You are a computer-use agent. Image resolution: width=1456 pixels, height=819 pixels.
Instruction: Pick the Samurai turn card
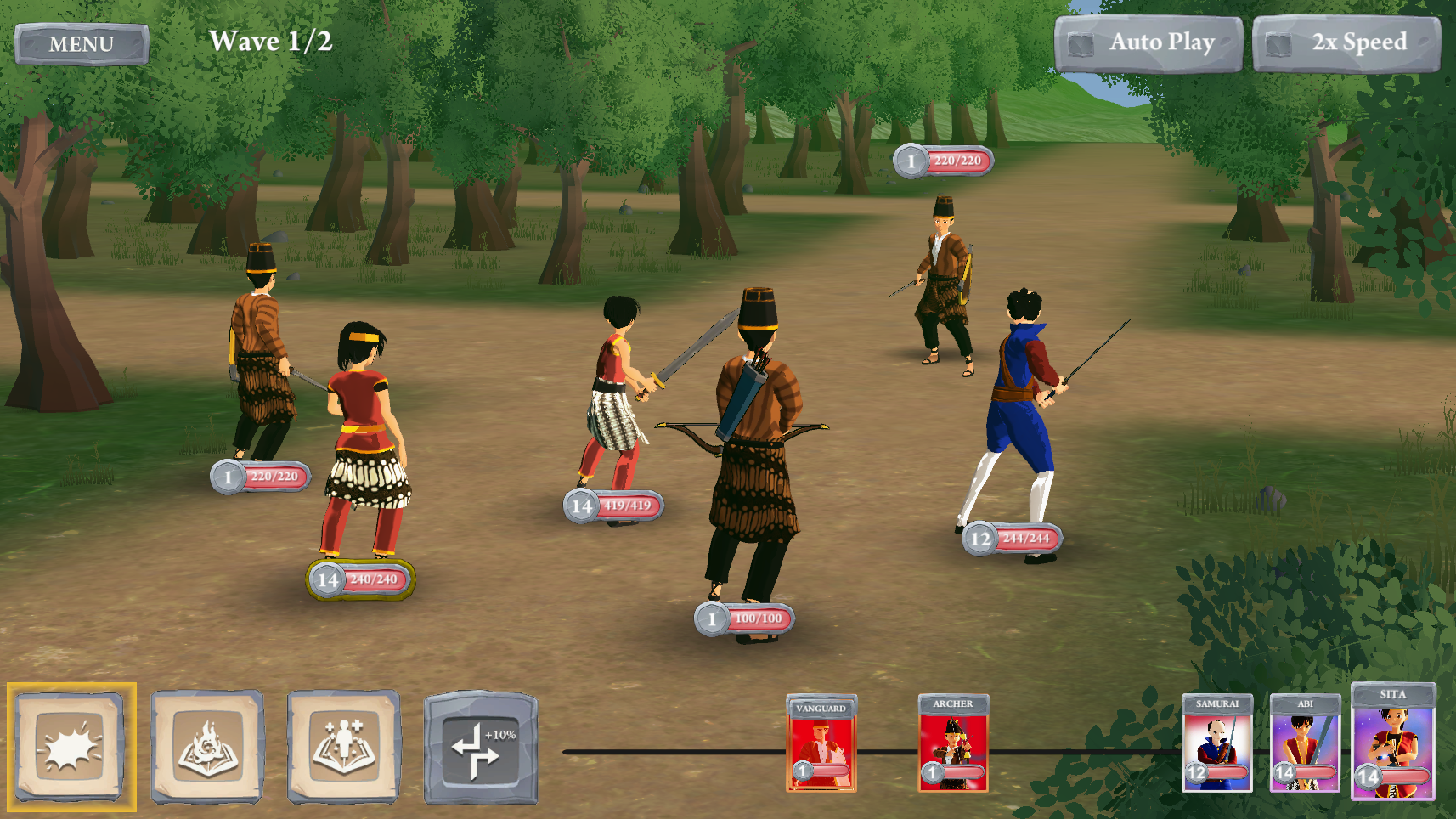(1216, 743)
